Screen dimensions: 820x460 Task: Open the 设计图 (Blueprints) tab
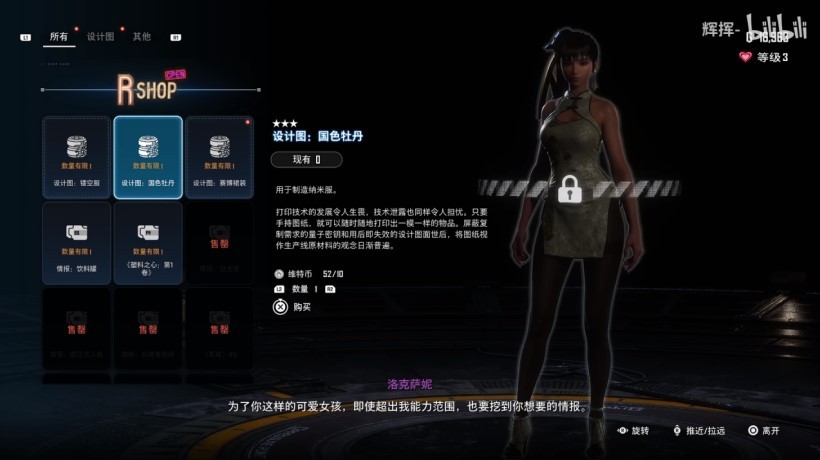(x=101, y=37)
